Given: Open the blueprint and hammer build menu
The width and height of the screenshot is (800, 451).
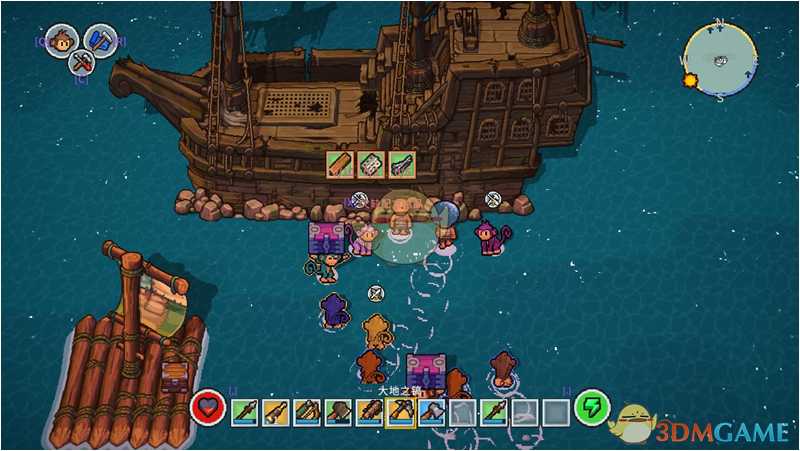Looking at the screenshot, I should tap(100, 40).
